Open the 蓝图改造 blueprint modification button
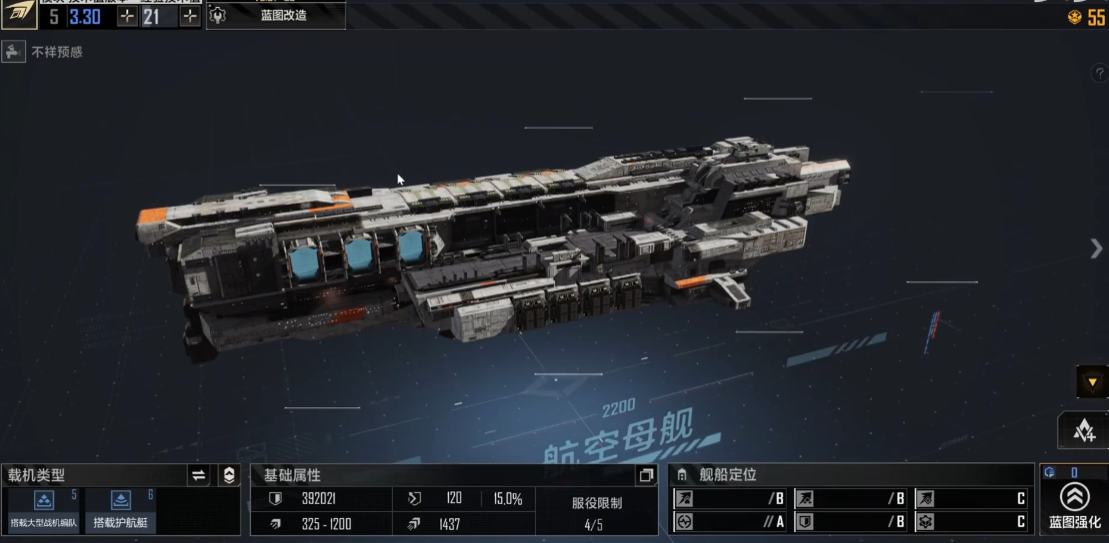Viewport: 1109px width, 543px height. pyautogui.click(x=276, y=16)
